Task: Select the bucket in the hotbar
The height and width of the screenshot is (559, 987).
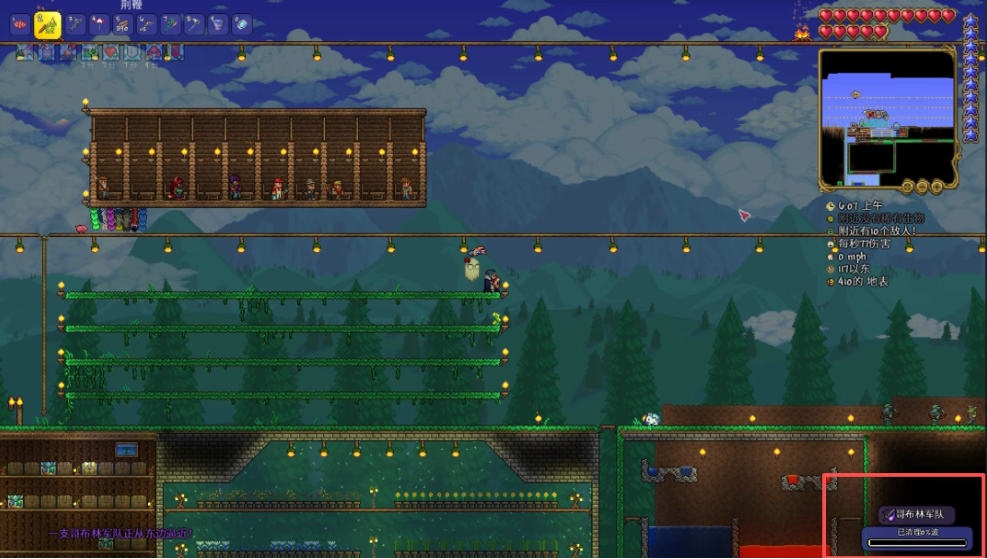Action: pos(218,24)
